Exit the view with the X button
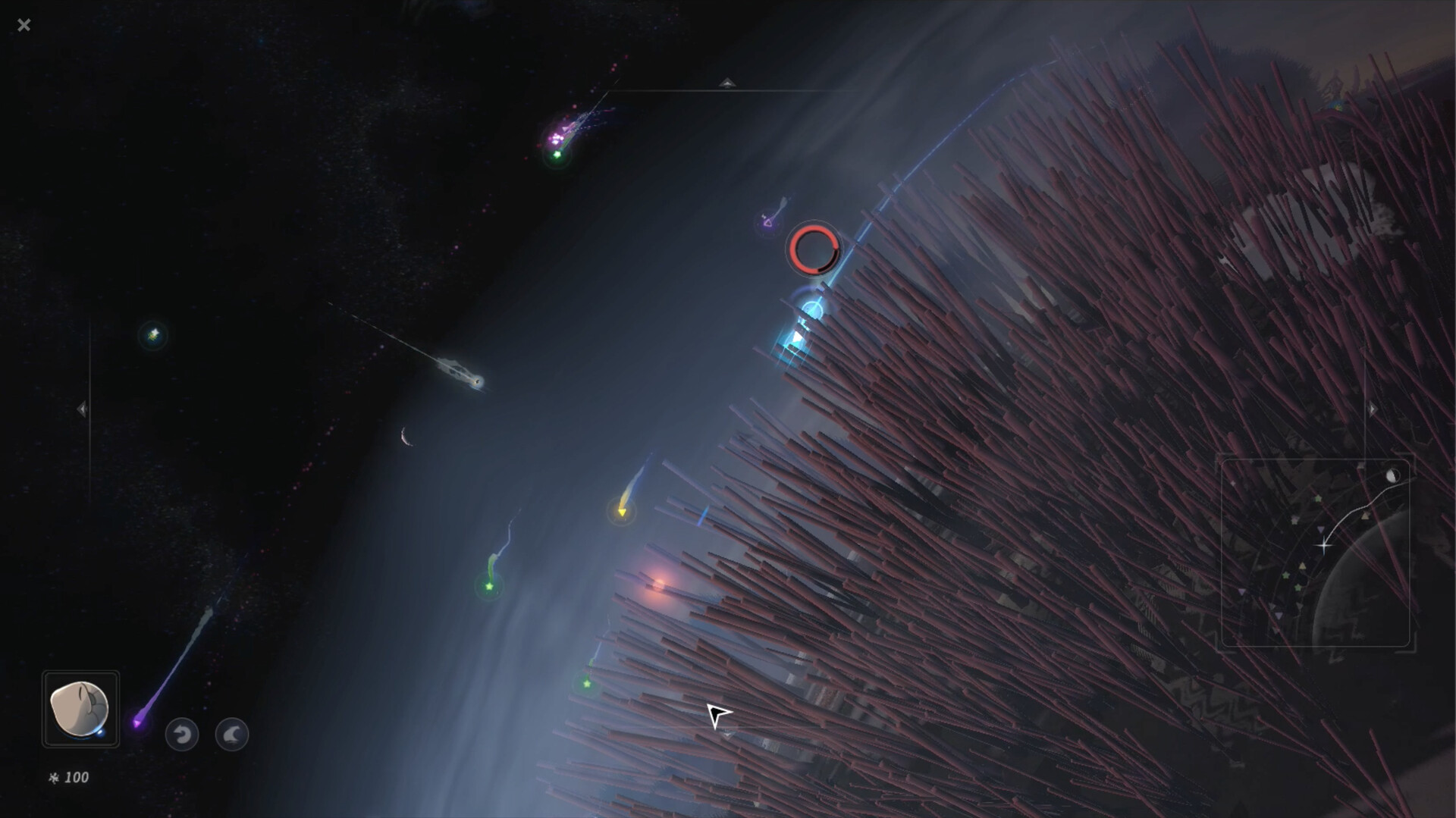The image size is (1456, 818). tap(24, 25)
